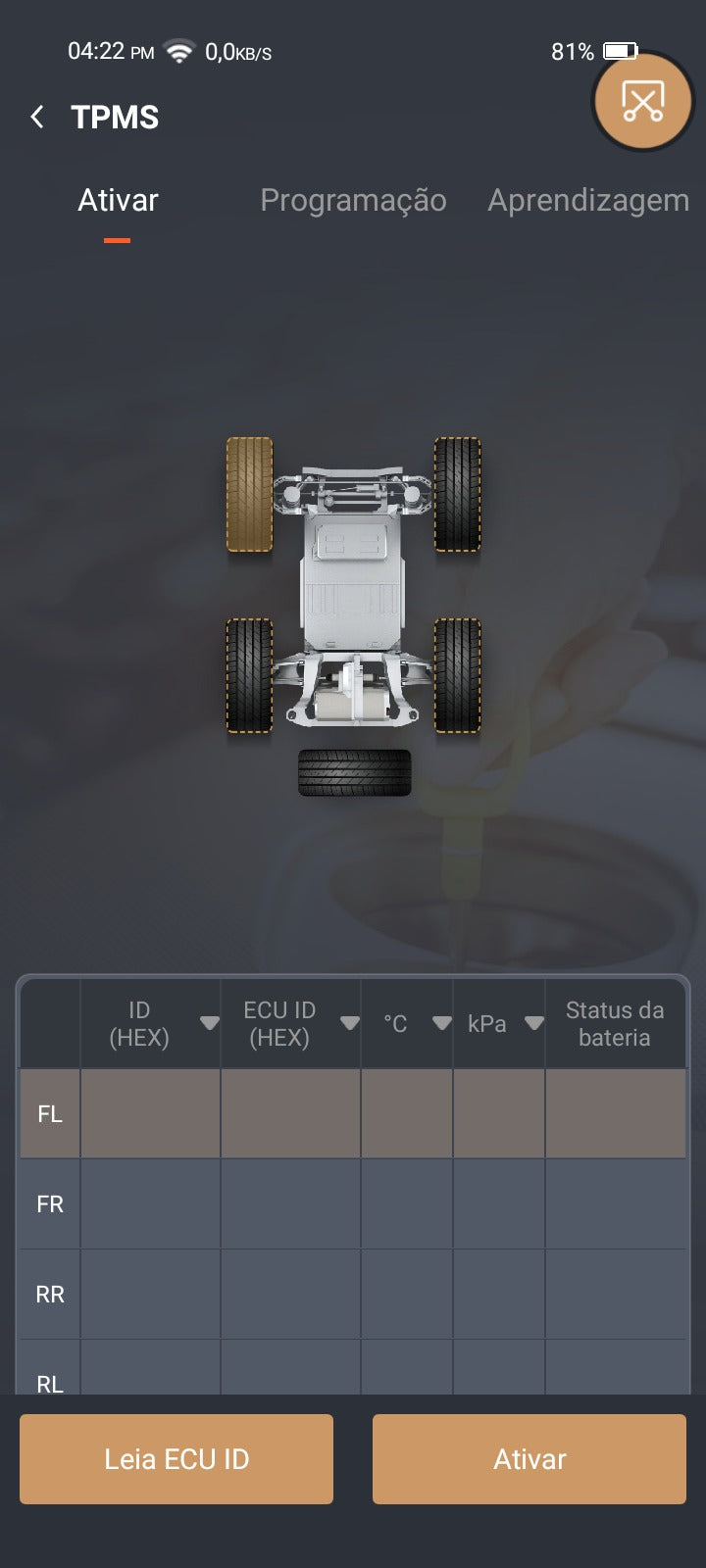The image size is (706, 1568).
Task: Select the spare tire below the chassis
Action: tap(354, 772)
